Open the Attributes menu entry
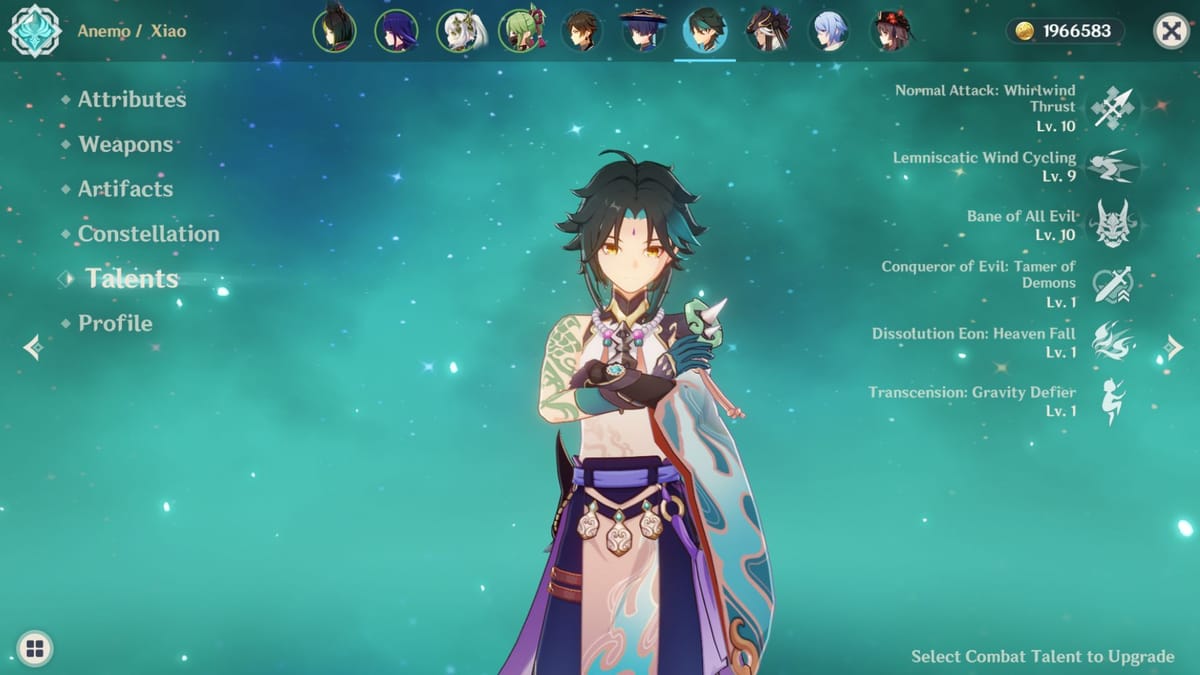This screenshot has width=1200, height=675. click(131, 99)
